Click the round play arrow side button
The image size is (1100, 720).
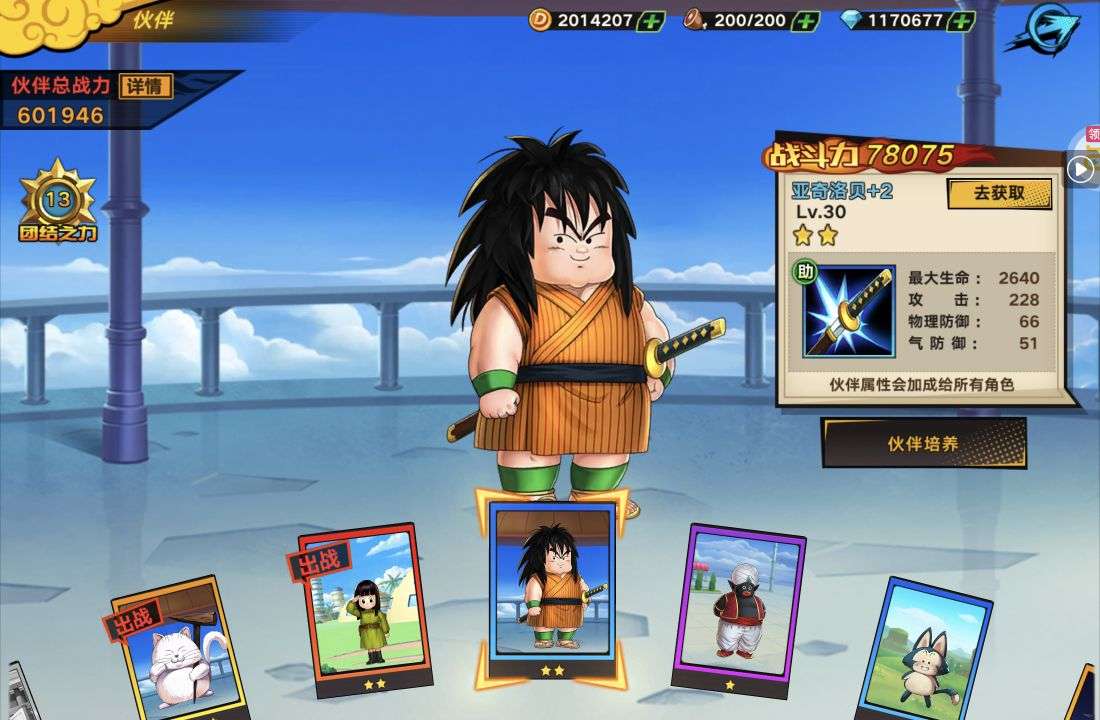pyautogui.click(x=1080, y=170)
